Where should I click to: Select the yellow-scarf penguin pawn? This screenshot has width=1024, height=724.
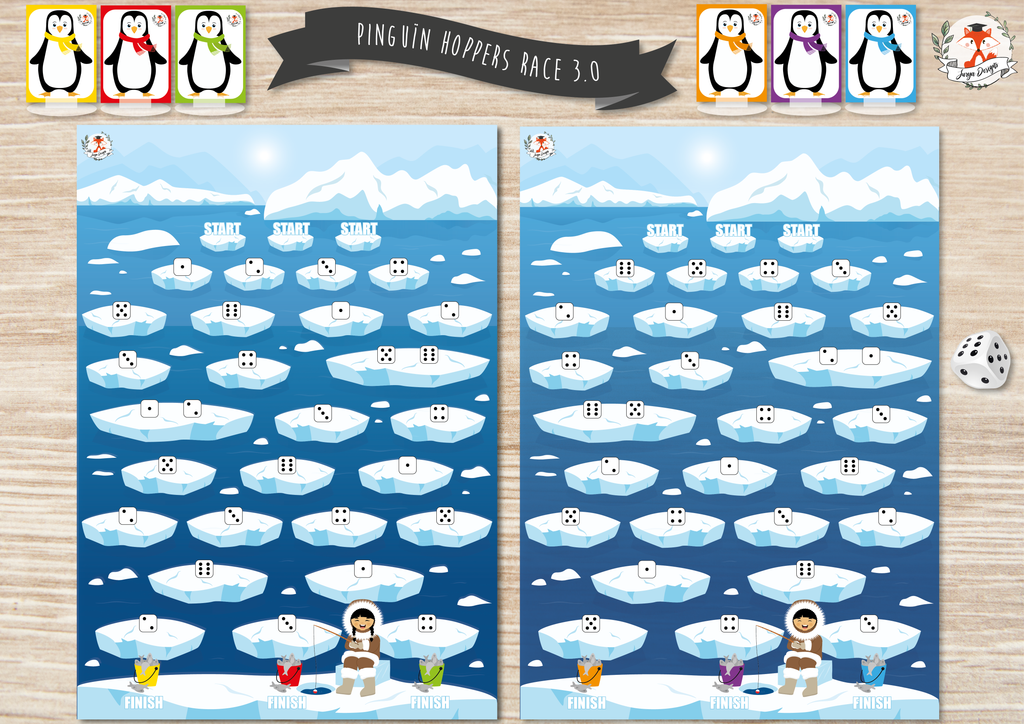point(60,53)
